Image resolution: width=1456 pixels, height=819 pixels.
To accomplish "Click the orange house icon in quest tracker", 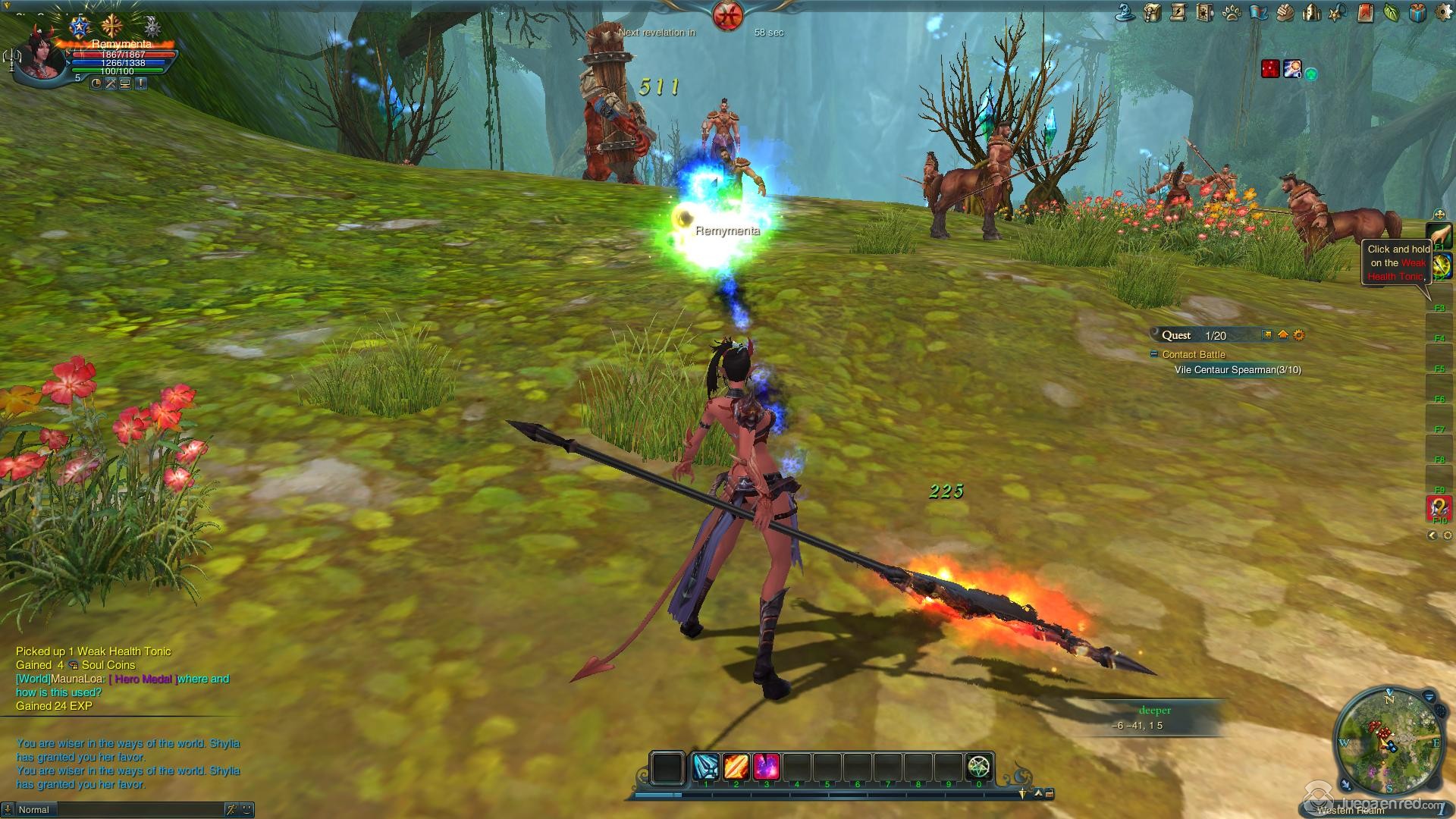I will (x=1283, y=335).
